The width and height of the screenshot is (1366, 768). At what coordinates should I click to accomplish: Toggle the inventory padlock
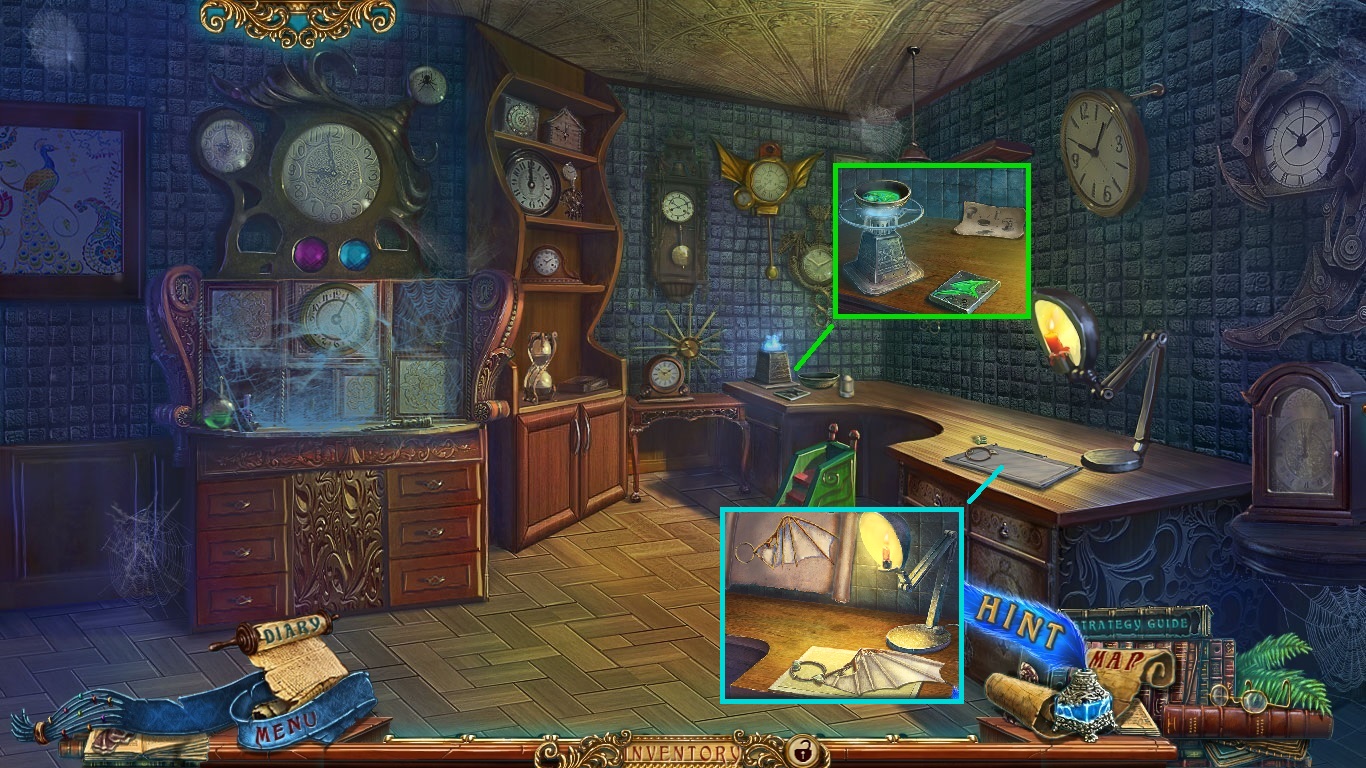click(800, 749)
